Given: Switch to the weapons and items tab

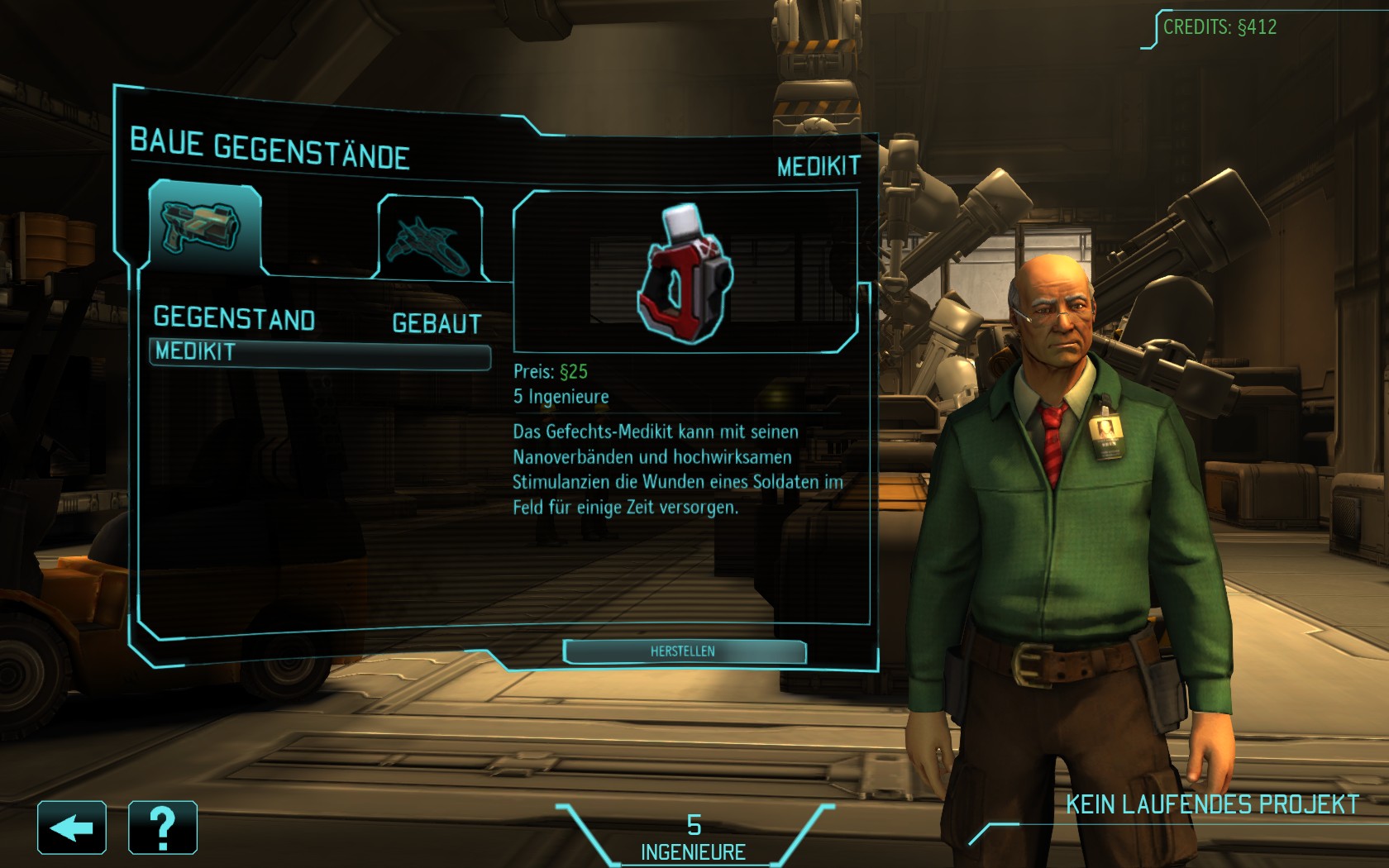Looking at the screenshot, I should click(205, 227).
